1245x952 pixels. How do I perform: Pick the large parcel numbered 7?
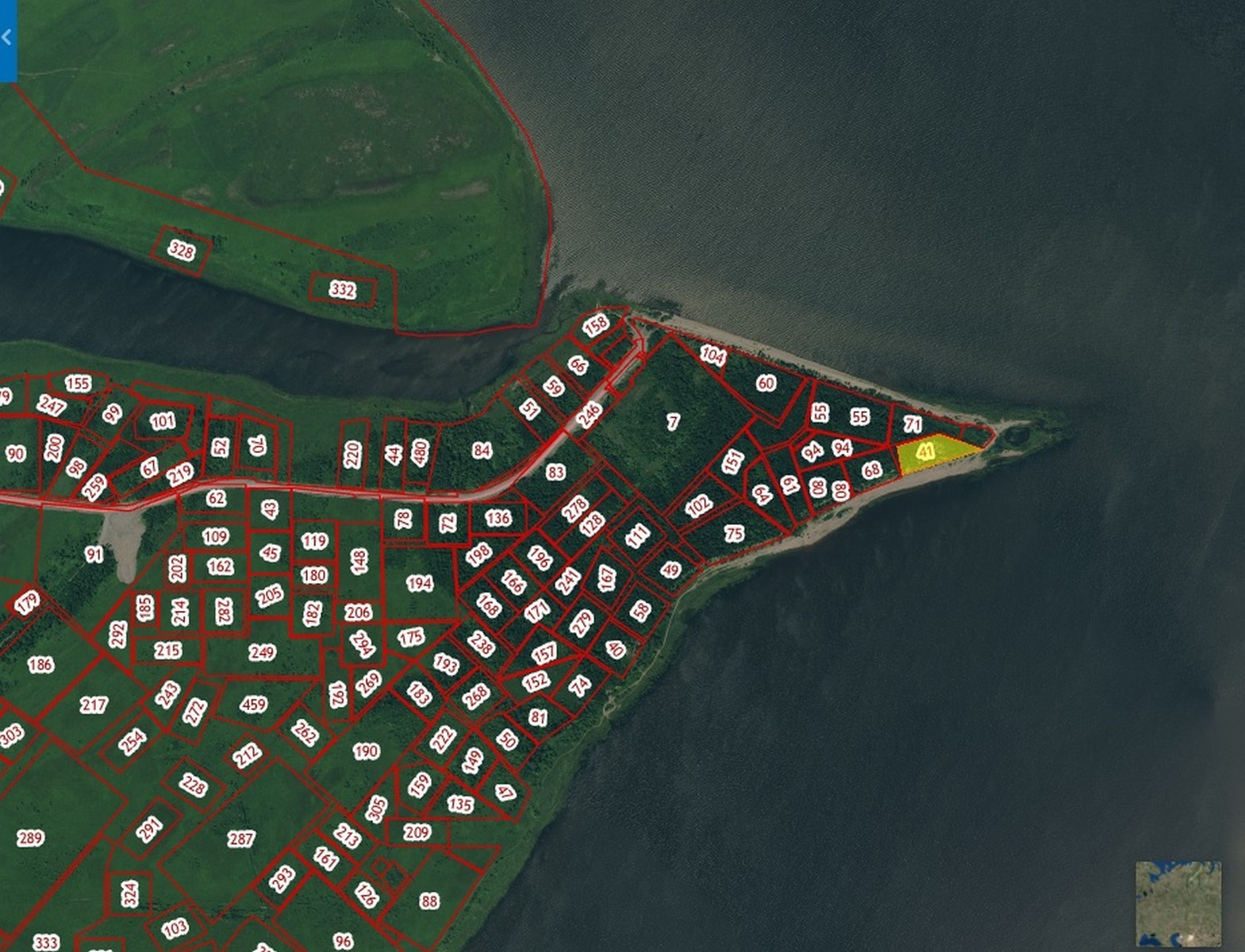pyautogui.click(x=673, y=421)
